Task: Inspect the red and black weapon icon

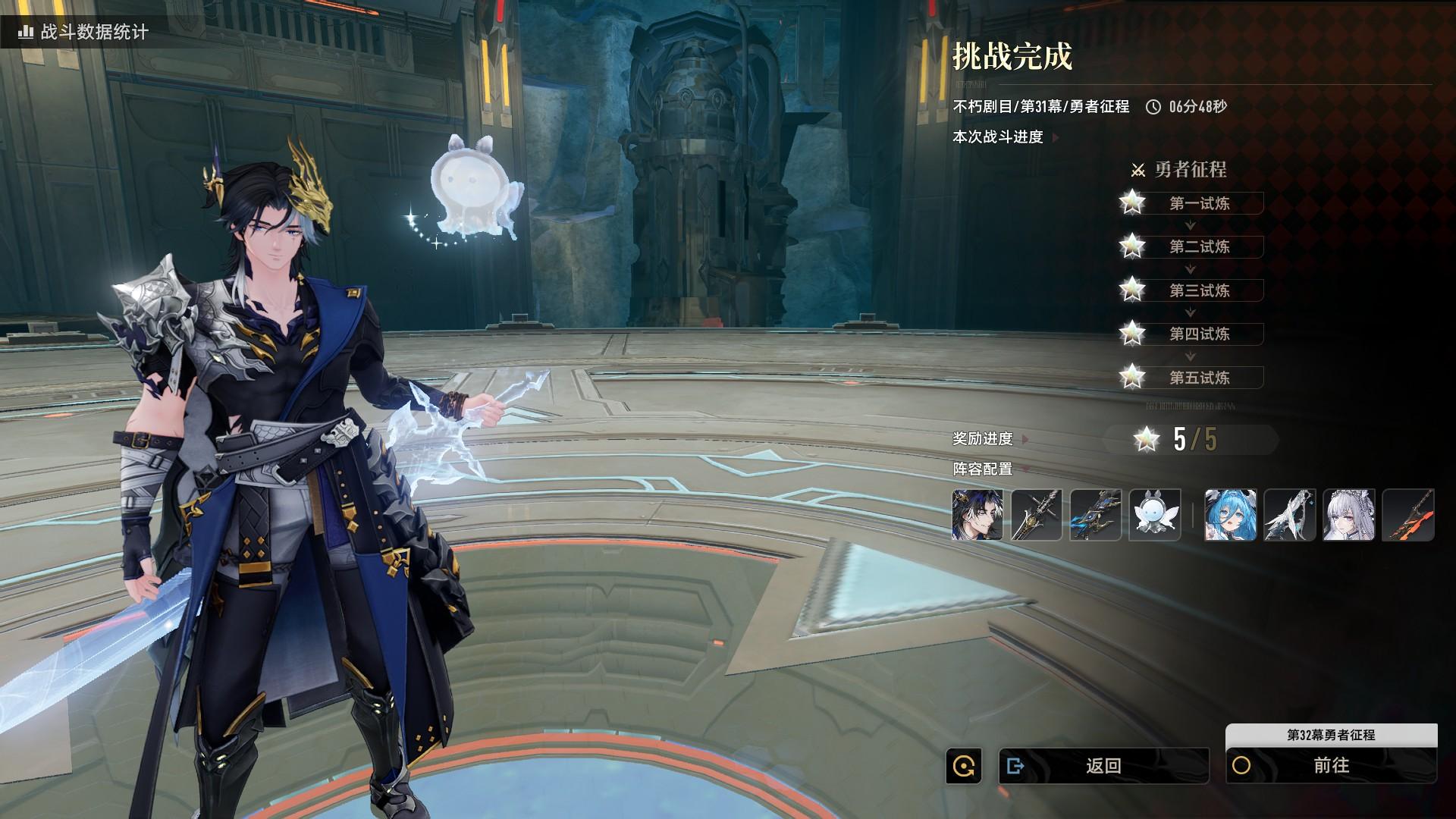Action: coord(1408,515)
